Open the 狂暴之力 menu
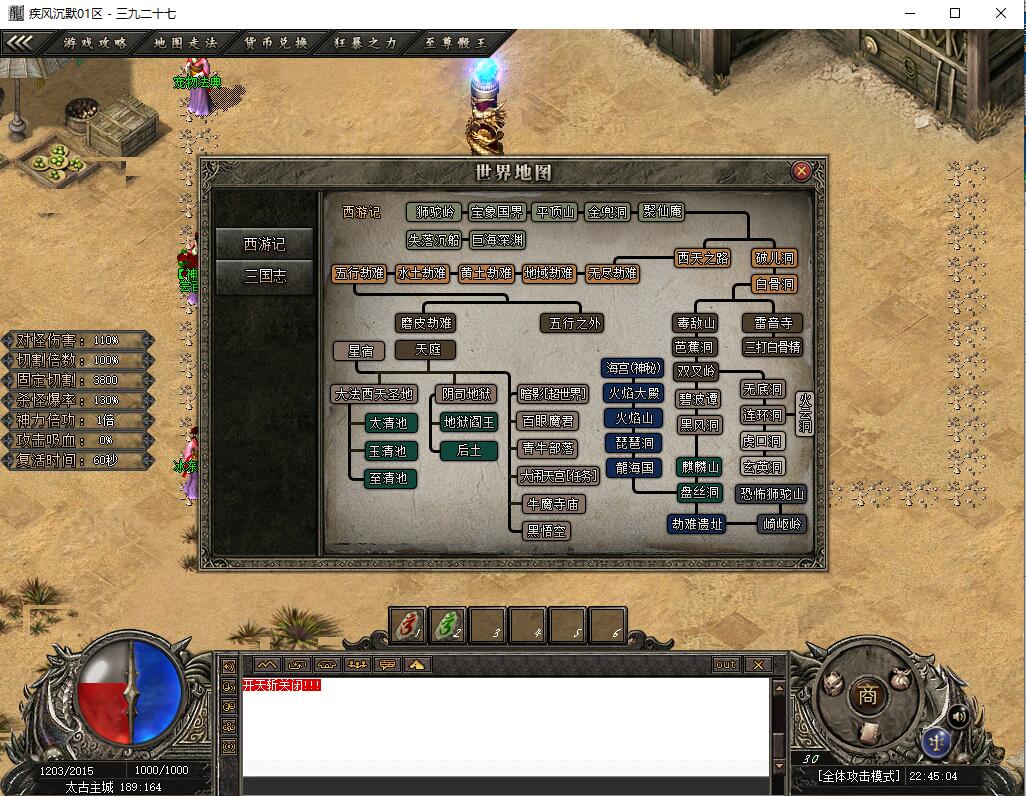 click(365, 43)
